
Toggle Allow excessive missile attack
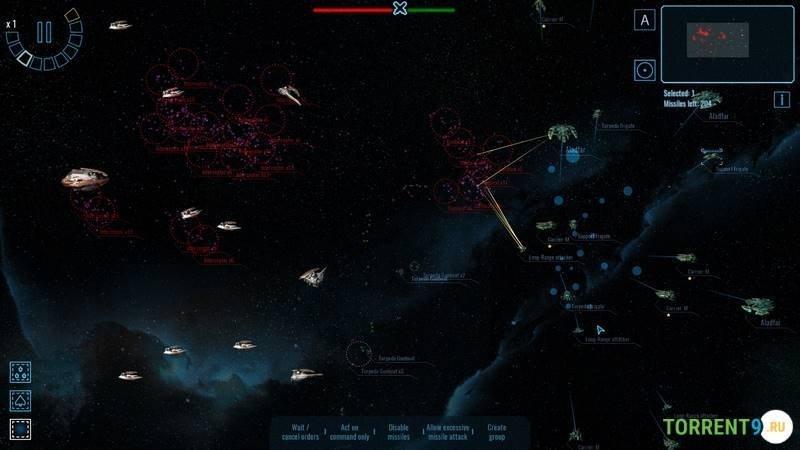447,432
